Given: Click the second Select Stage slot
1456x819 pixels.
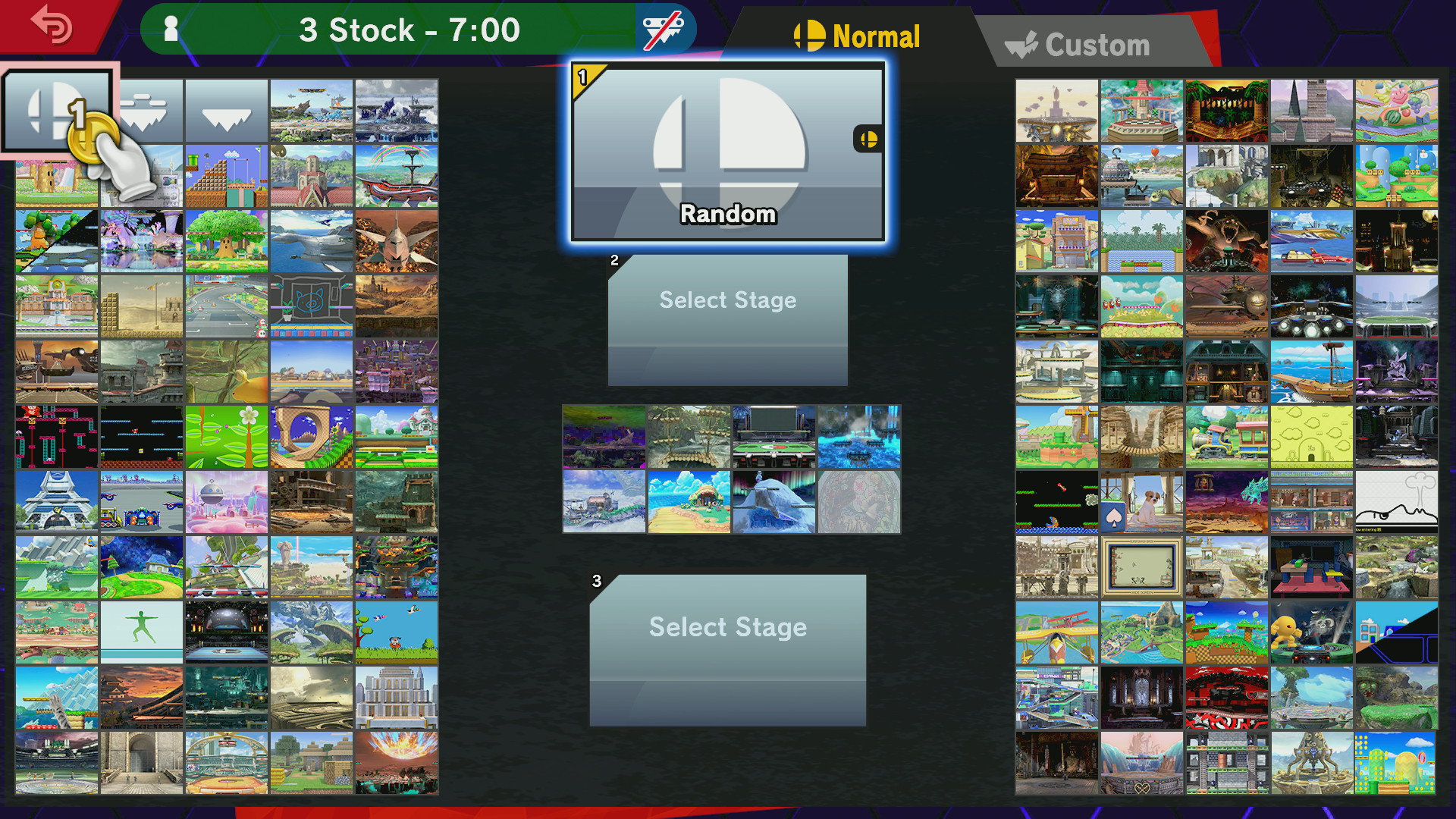Looking at the screenshot, I should (x=726, y=318).
